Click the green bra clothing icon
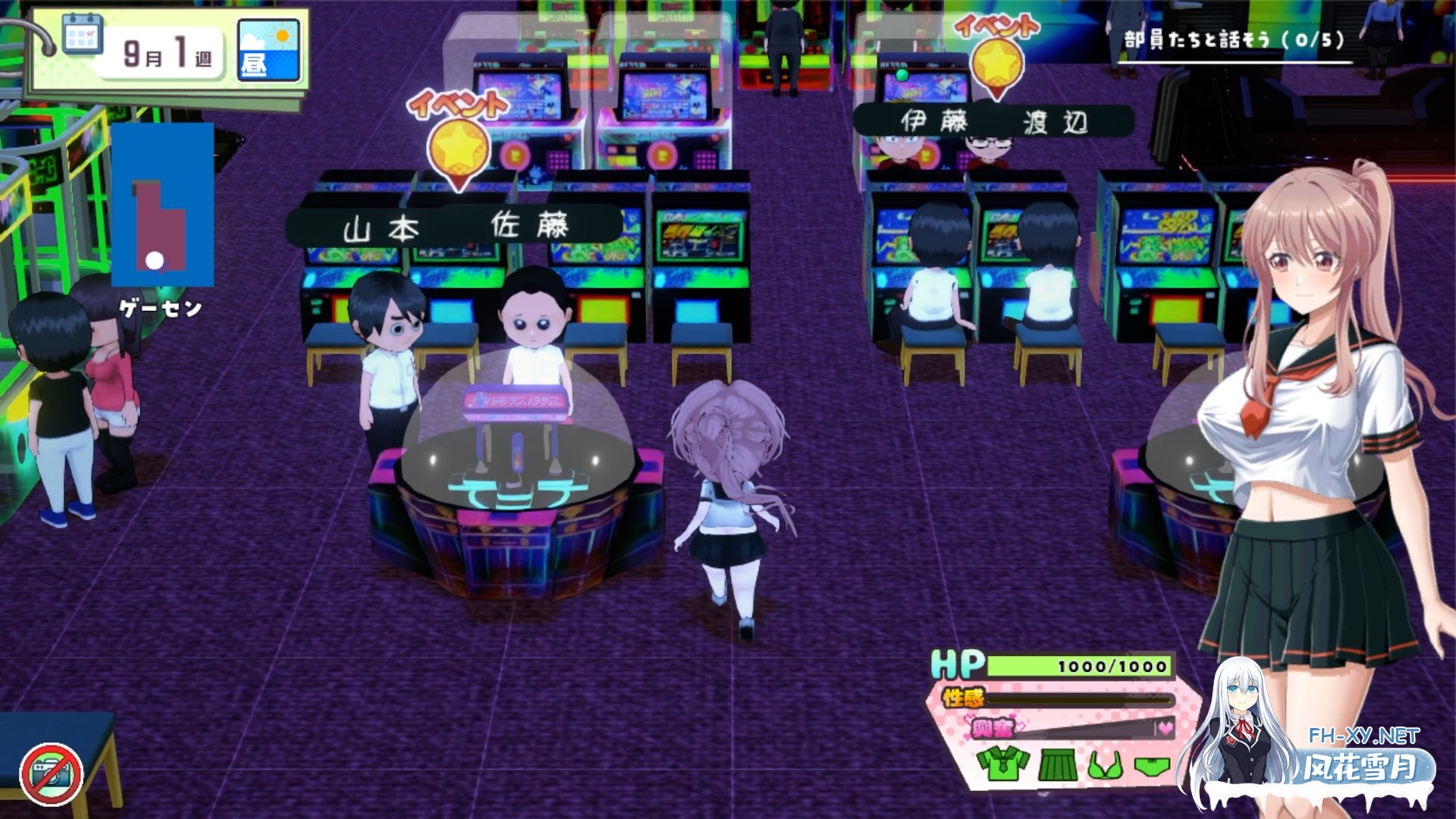 click(x=1106, y=766)
